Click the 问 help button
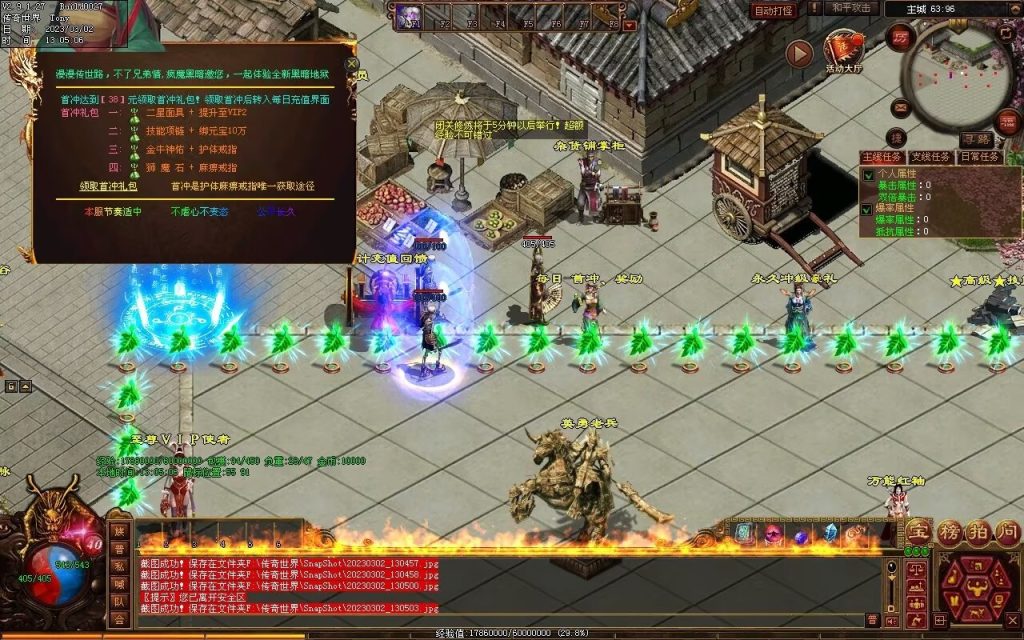Image resolution: width=1024 pixels, height=640 pixels. (x=1006, y=532)
